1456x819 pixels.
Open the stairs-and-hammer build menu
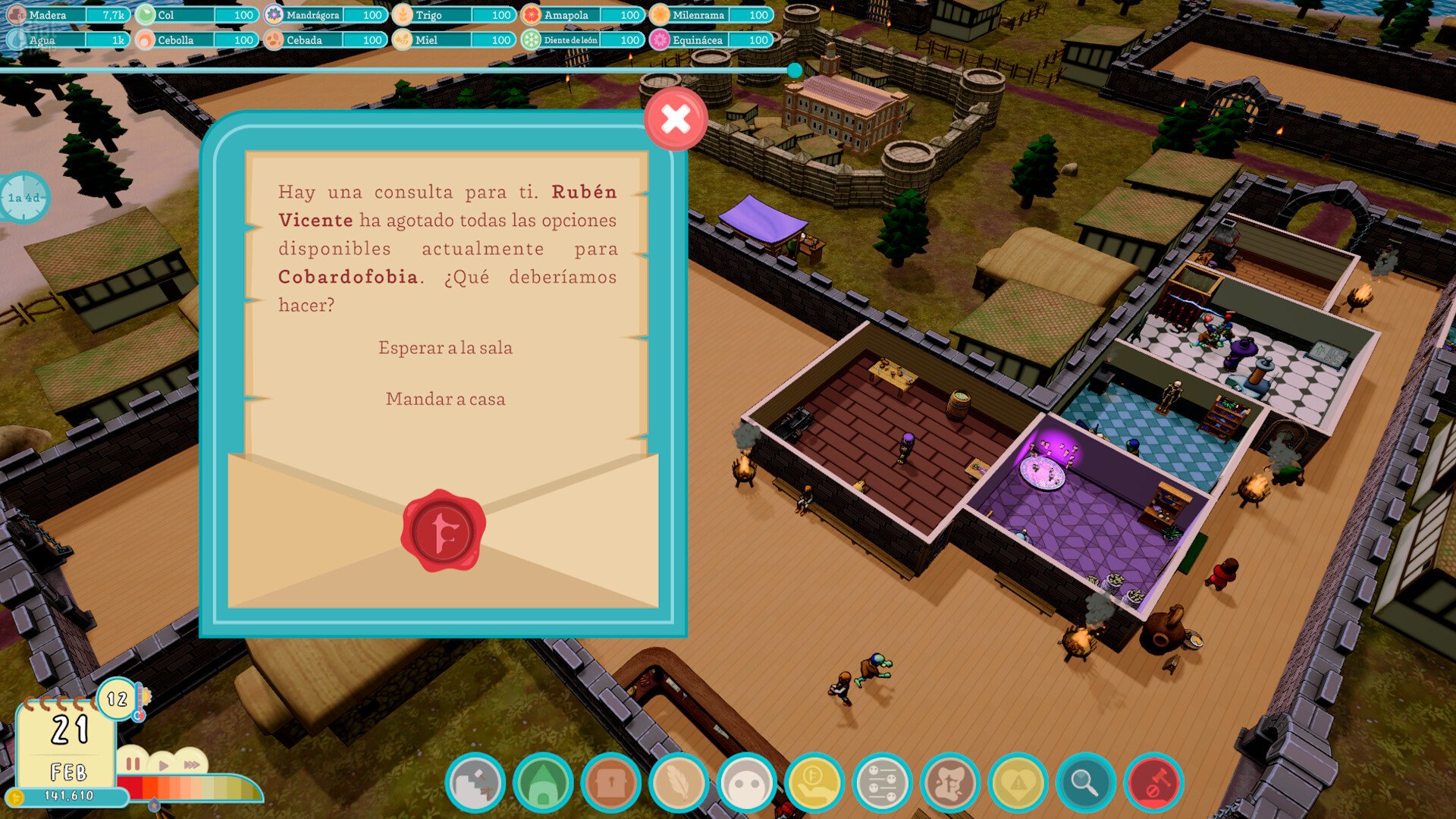tap(475, 783)
